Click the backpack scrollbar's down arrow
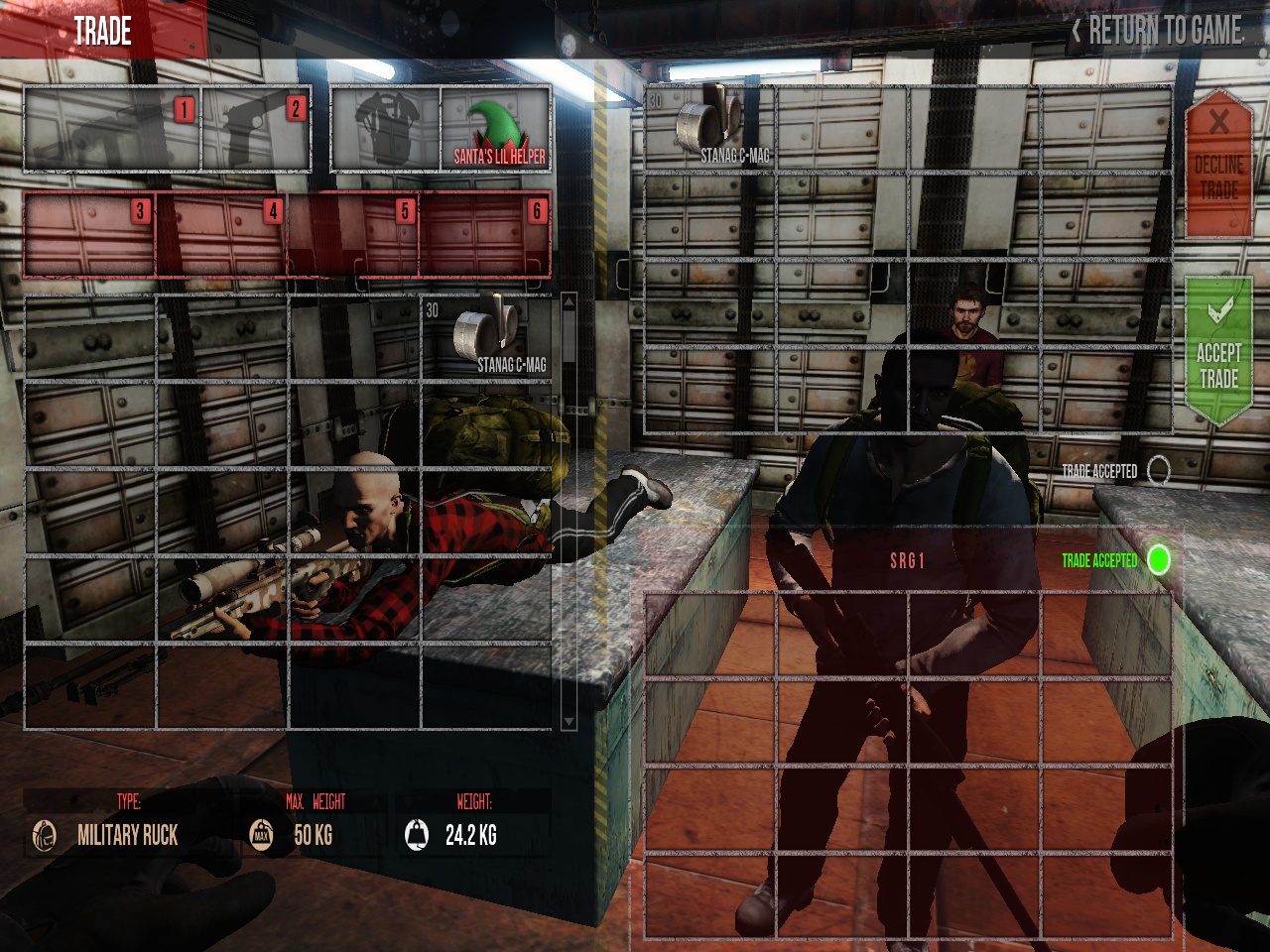Image resolution: width=1270 pixels, height=952 pixels. (569, 721)
